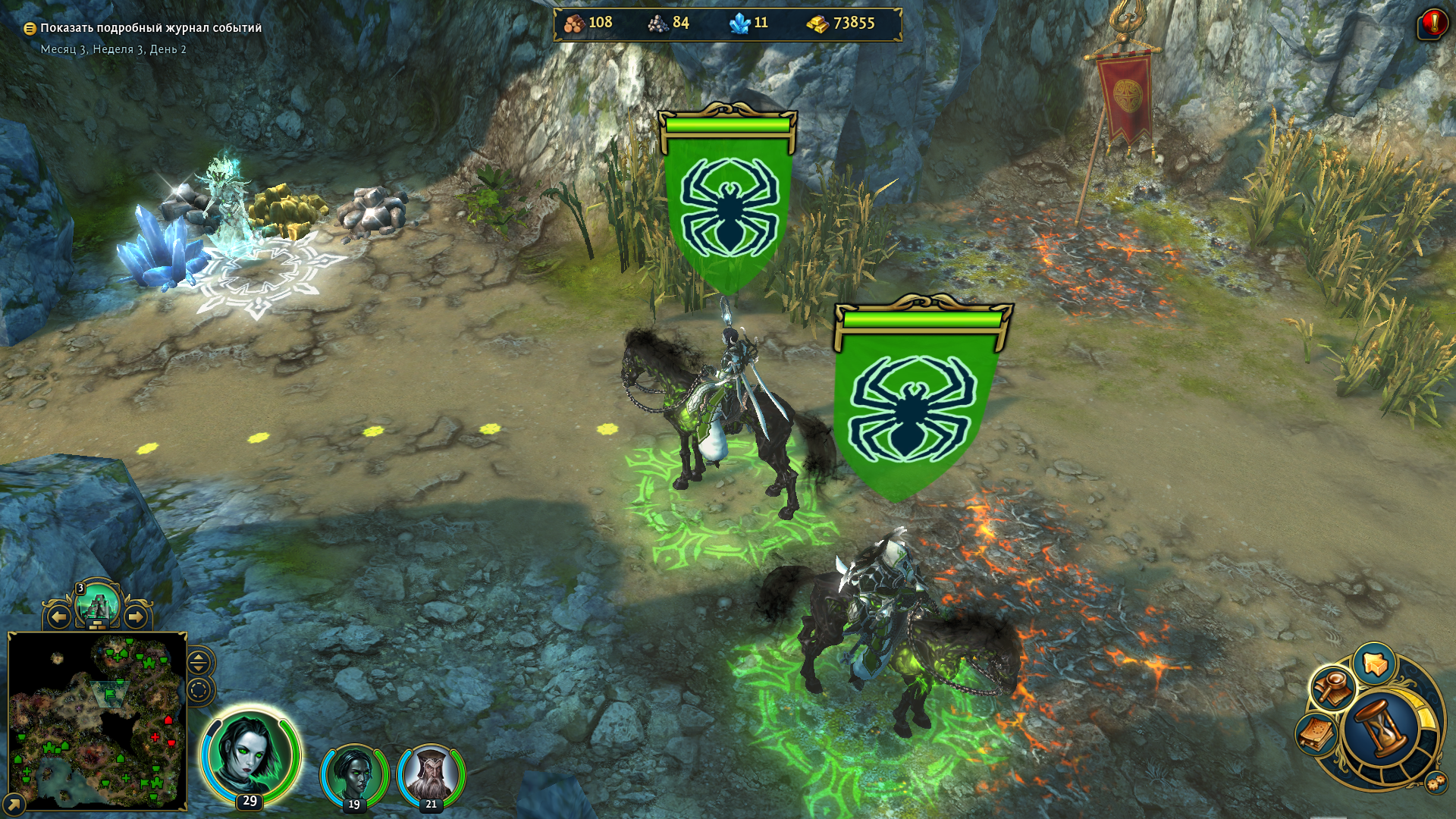The width and height of the screenshot is (1456, 819).
Task: Click the magnifying glass over papers icon
Action: [x=1332, y=688]
